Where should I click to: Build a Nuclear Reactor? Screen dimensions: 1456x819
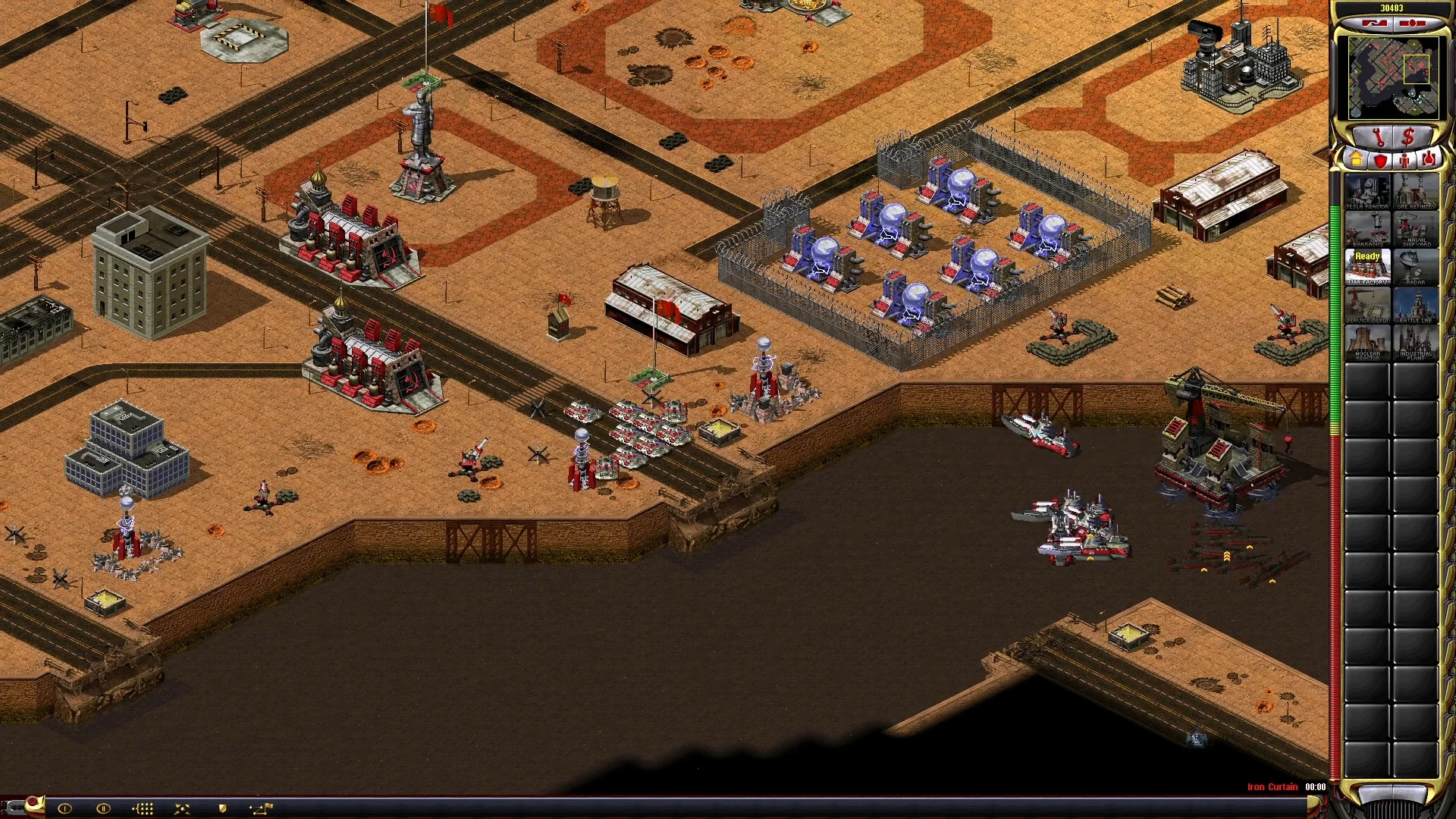(1367, 343)
